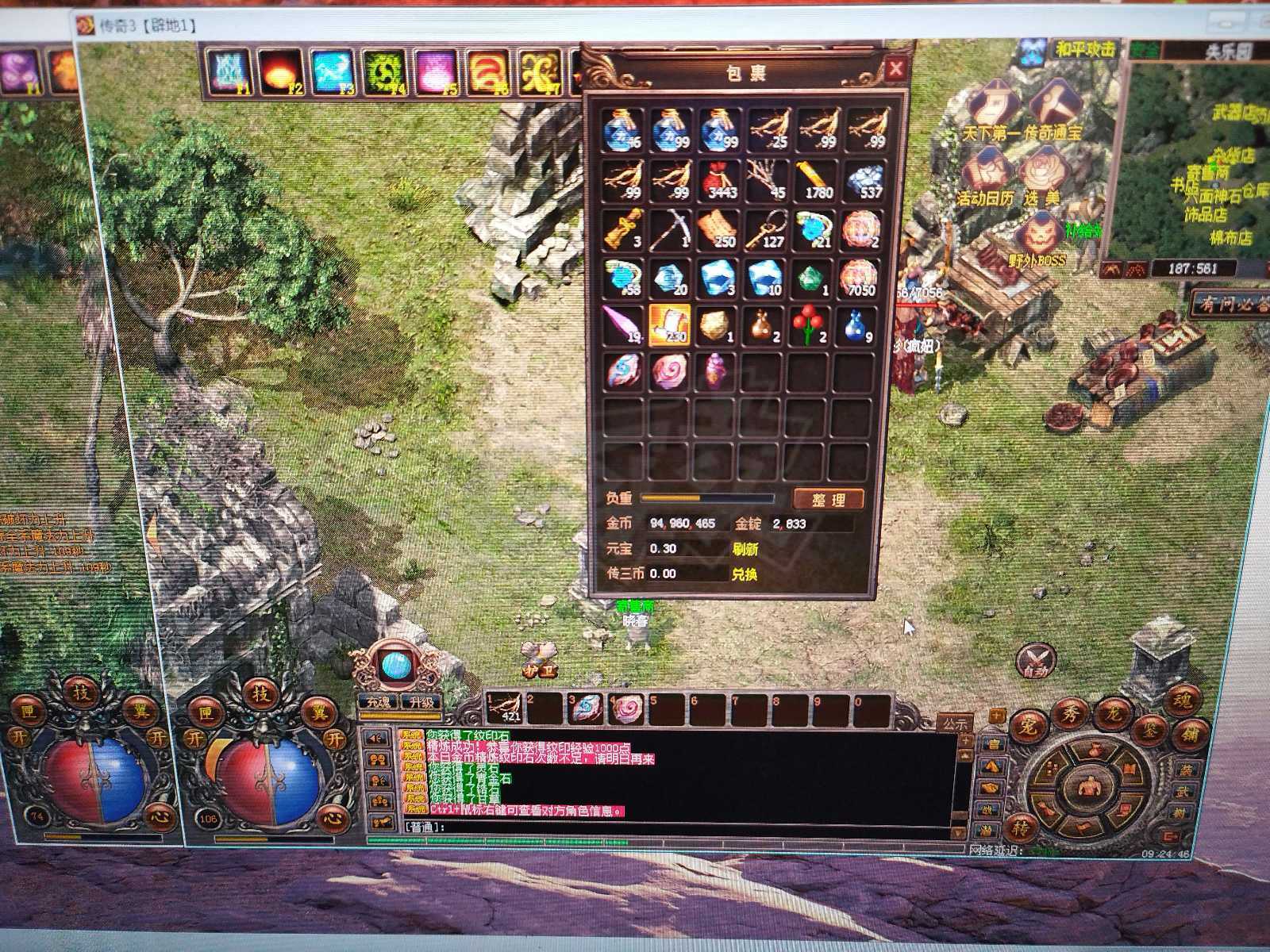Open the 公示 notice button
The image size is (1270, 952).
tap(954, 724)
